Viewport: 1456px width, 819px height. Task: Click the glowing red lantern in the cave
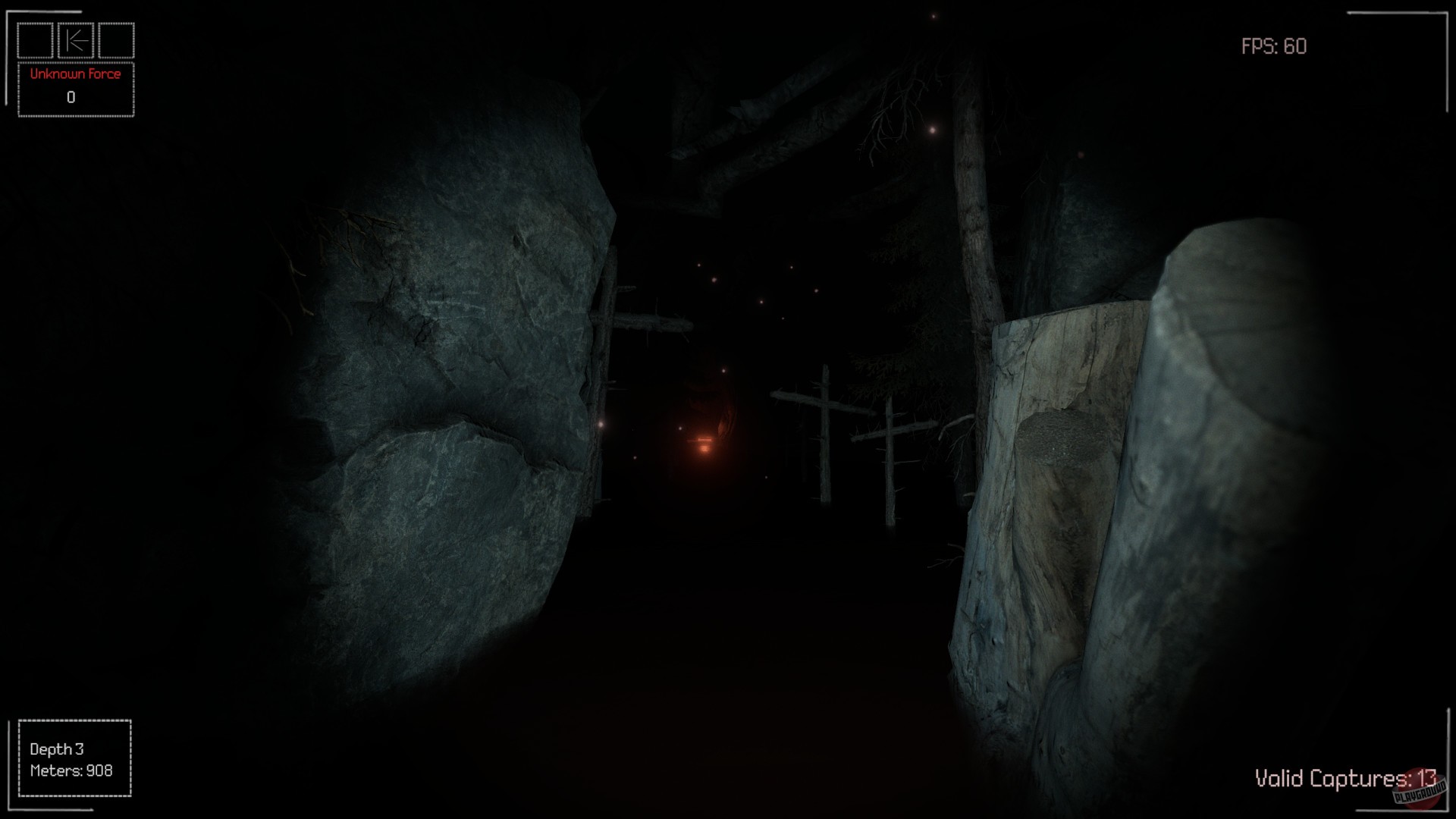[705, 444]
